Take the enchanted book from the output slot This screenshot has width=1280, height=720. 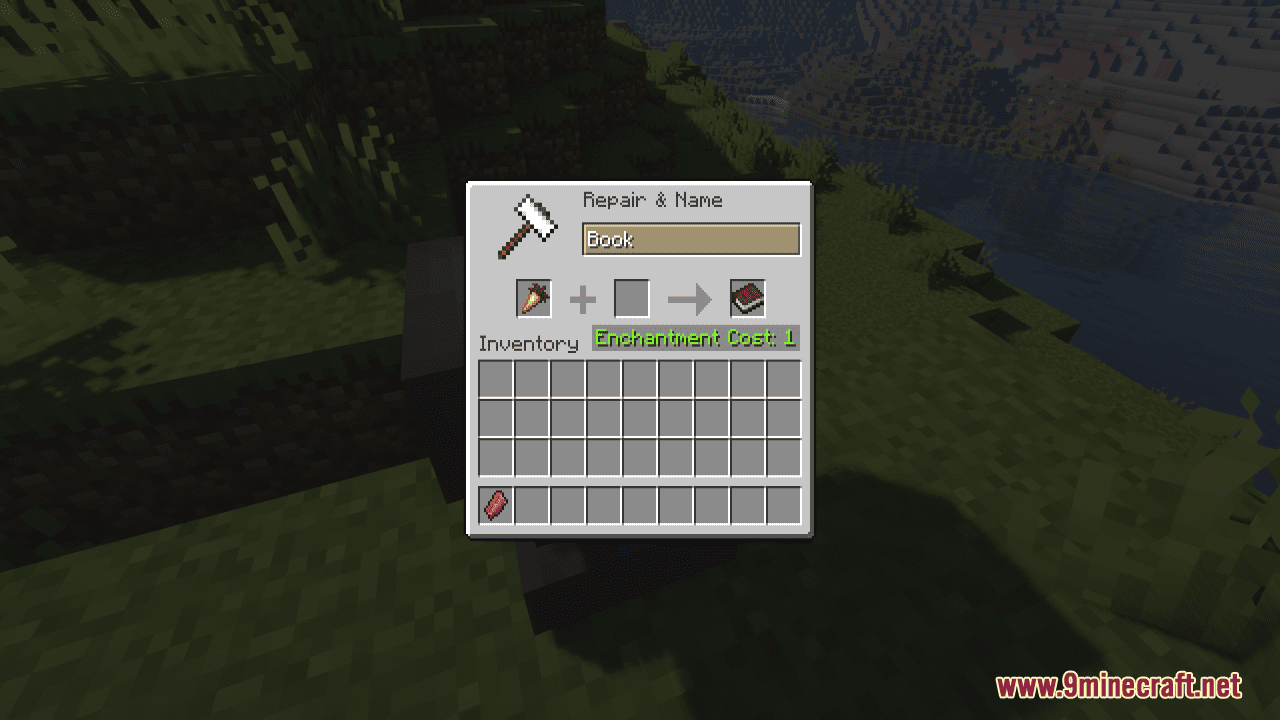click(x=746, y=297)
